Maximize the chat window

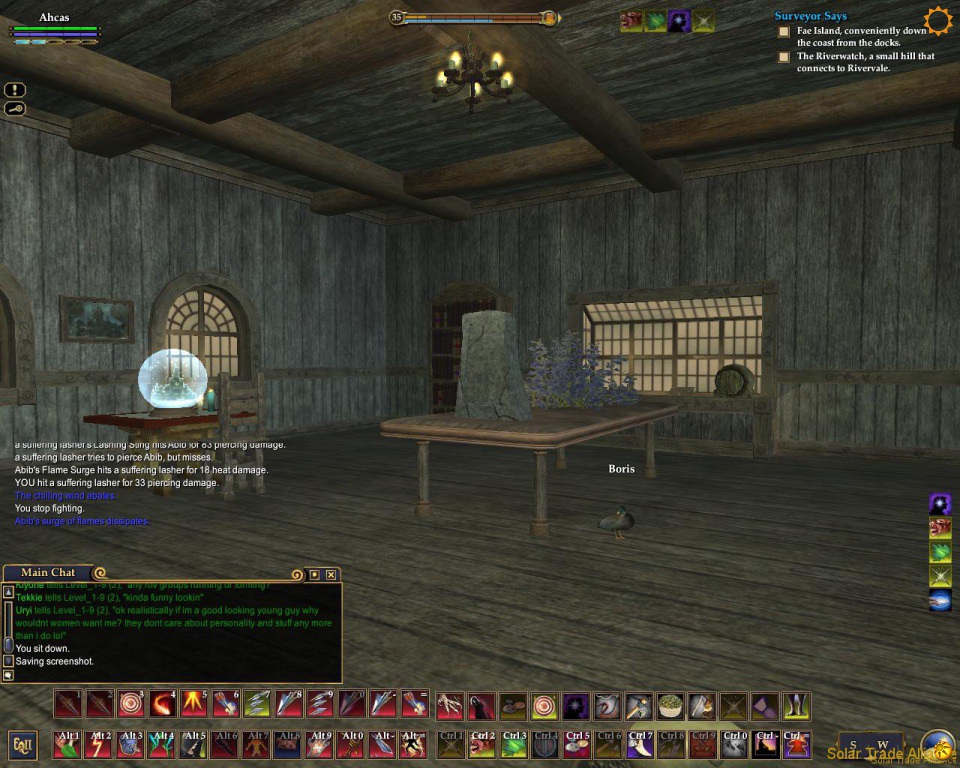coord(314,574)
